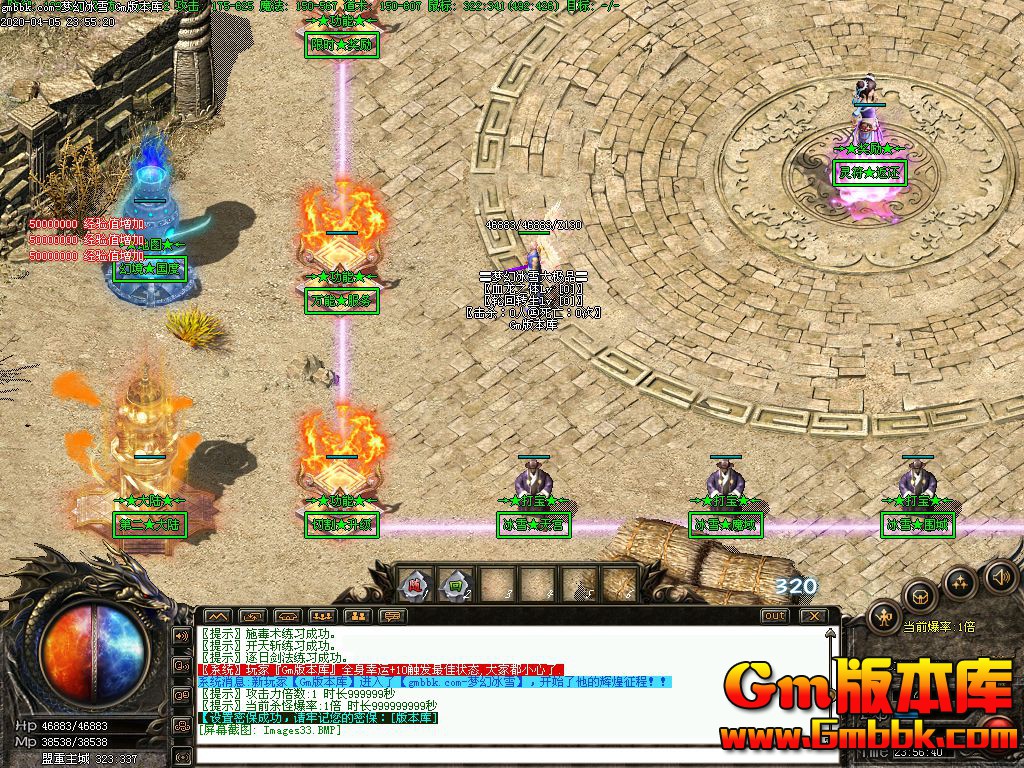The height and width of the screenshot is (768, 1024).
Task: Open the character equipment panel round button
Action: point(884,617)
